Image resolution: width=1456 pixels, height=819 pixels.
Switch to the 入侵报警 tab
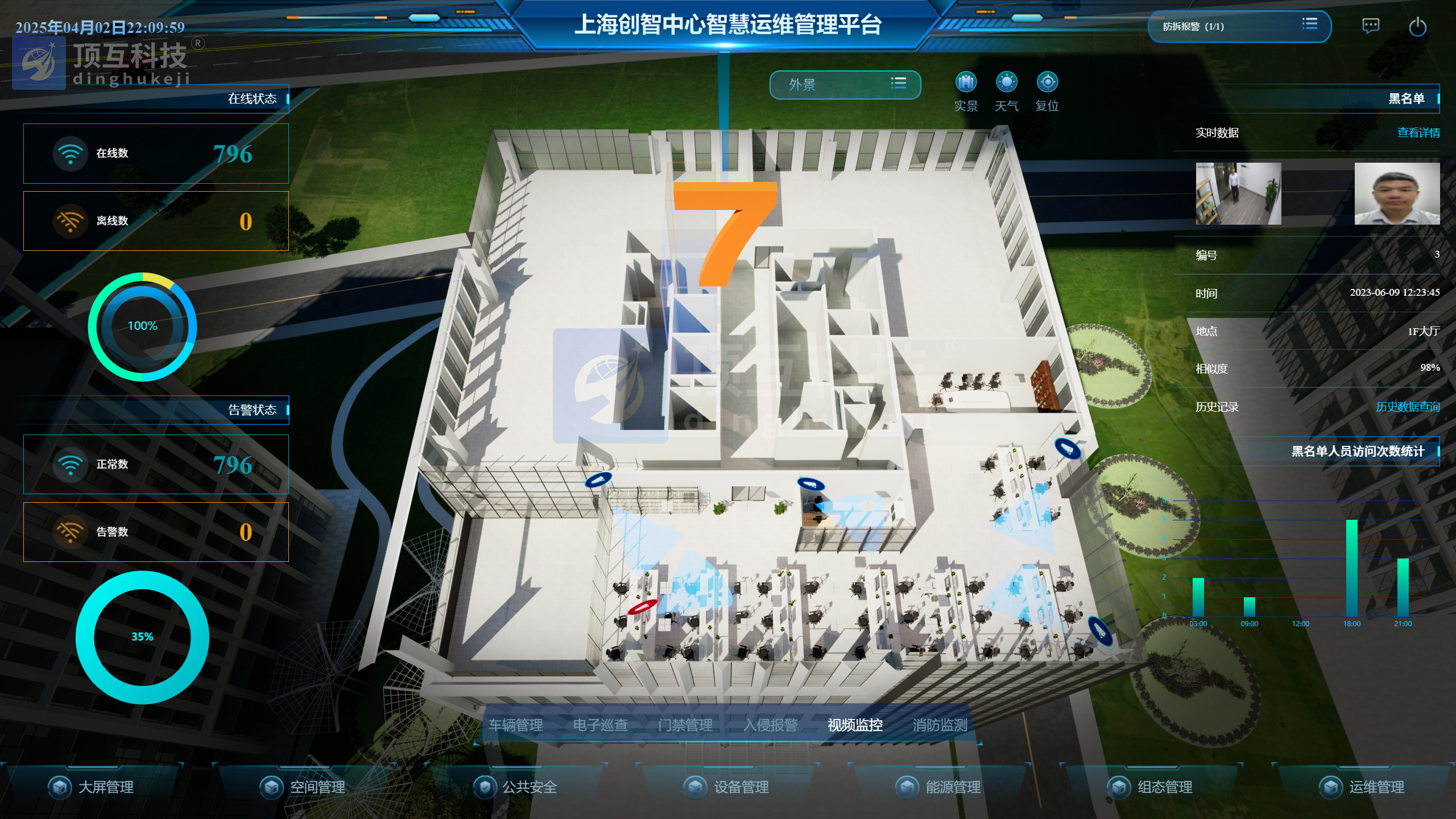pos(770,725)
